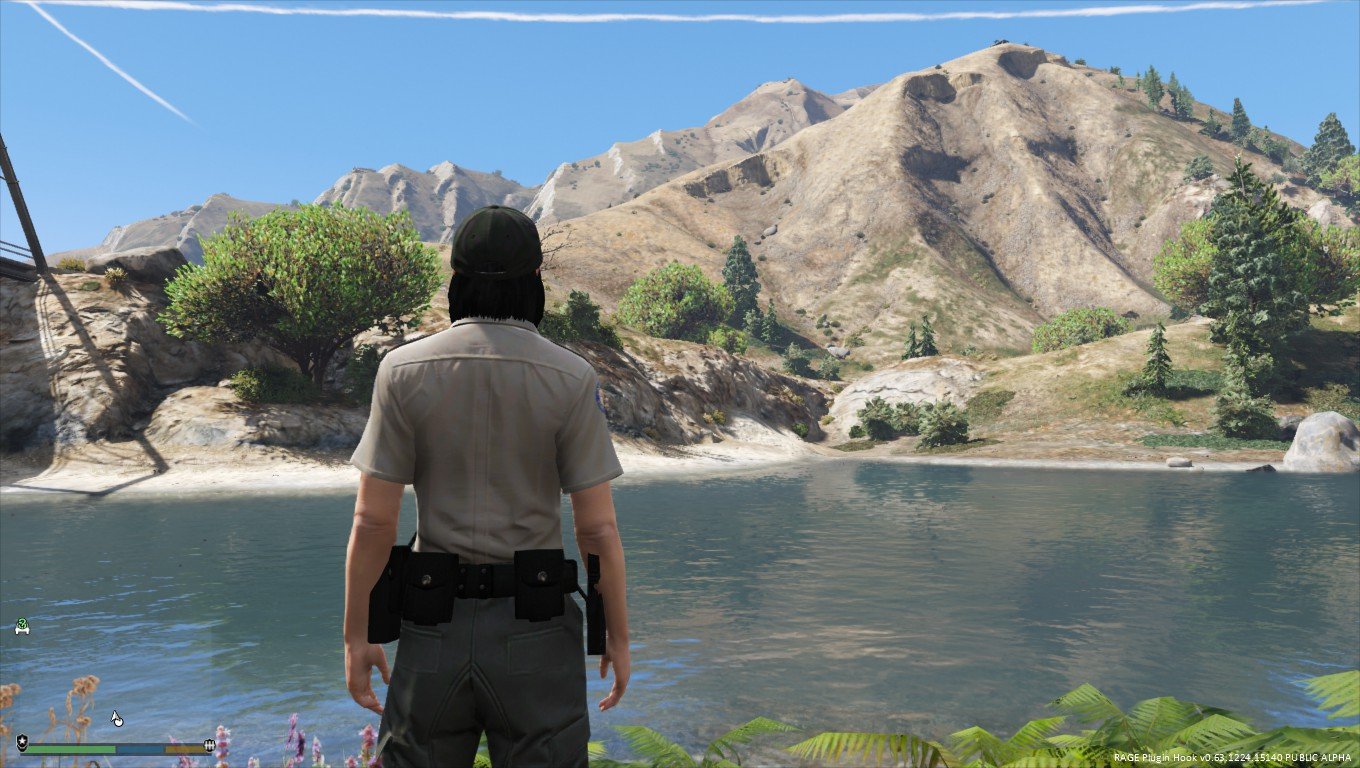Click the round barred icon beside status bar
Viewport: 1360px width, 768px height.
coord(209,744)
